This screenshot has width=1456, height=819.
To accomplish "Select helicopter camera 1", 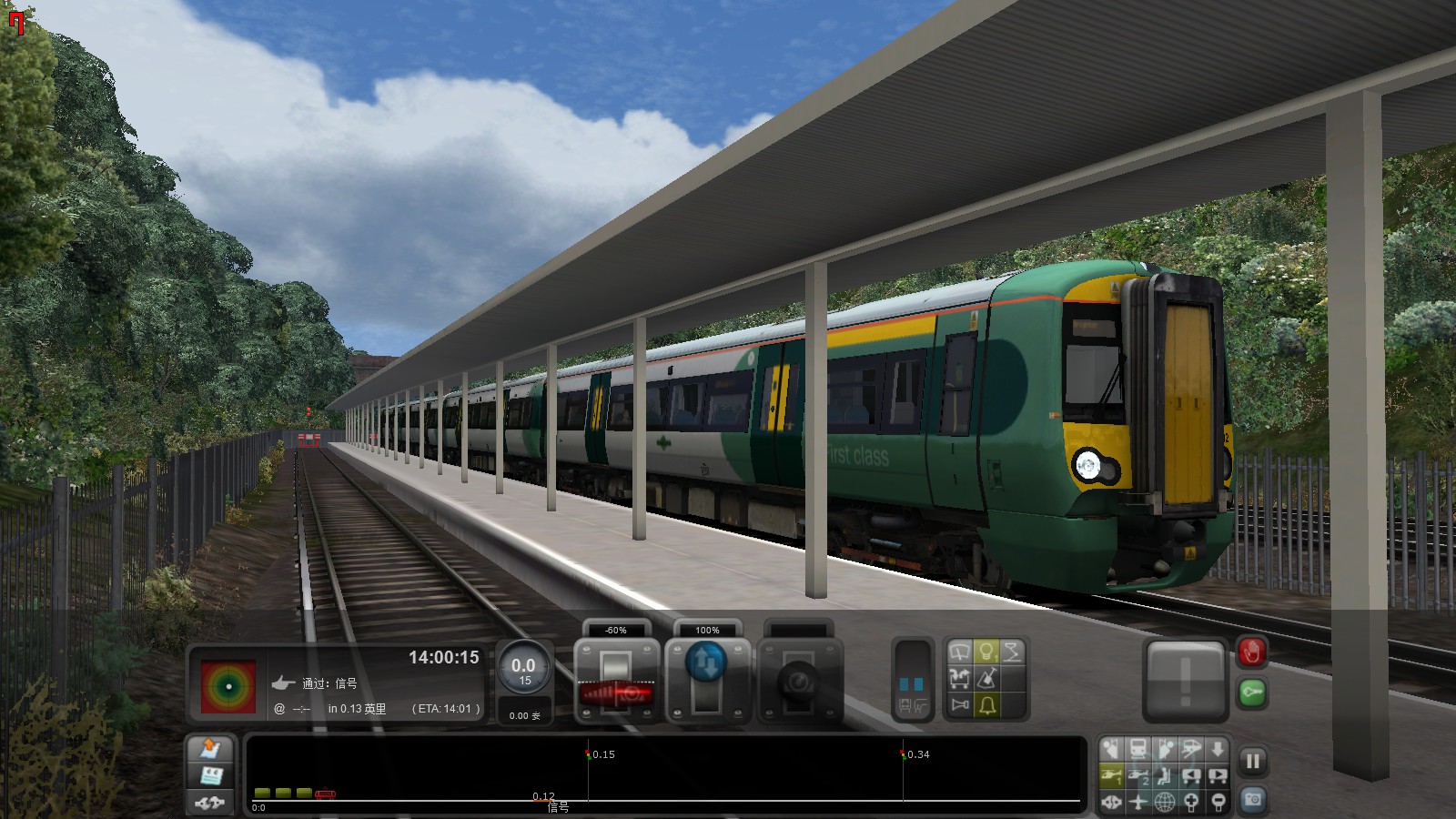I will 1112,777.
